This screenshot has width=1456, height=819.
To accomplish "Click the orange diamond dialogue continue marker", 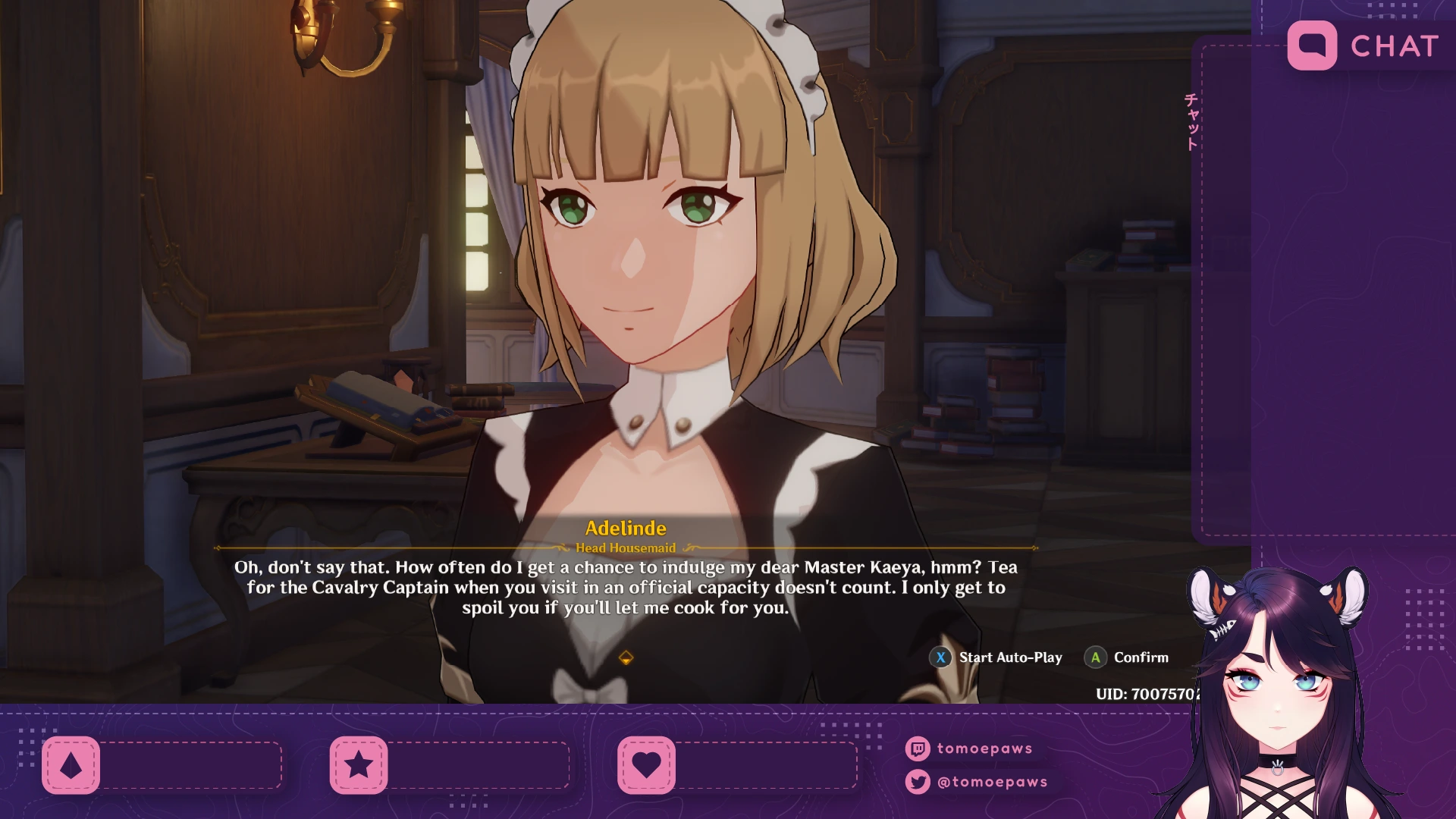I will pos(626,657).
